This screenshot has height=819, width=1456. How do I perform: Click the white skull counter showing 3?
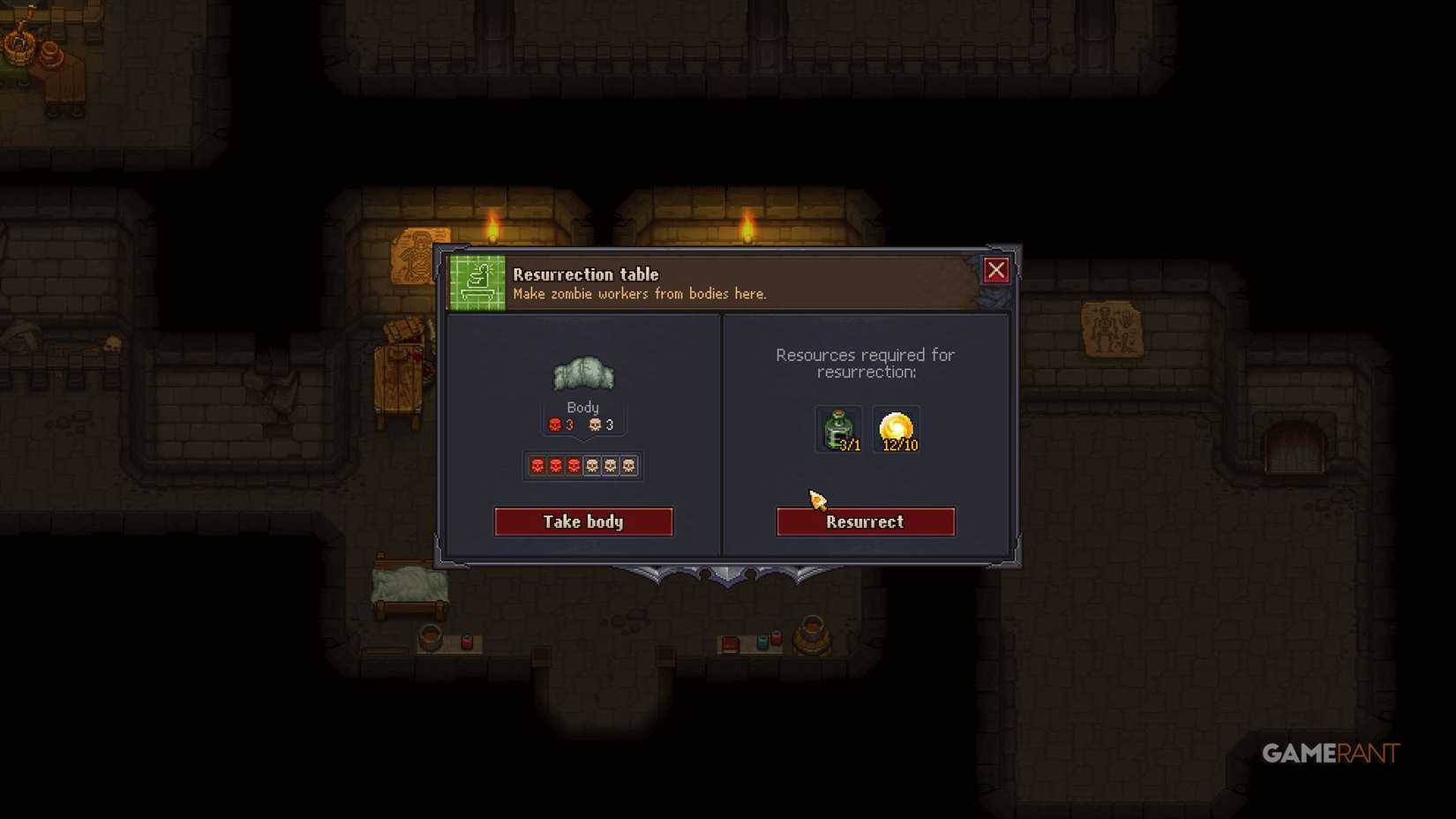tap(600, 424)
